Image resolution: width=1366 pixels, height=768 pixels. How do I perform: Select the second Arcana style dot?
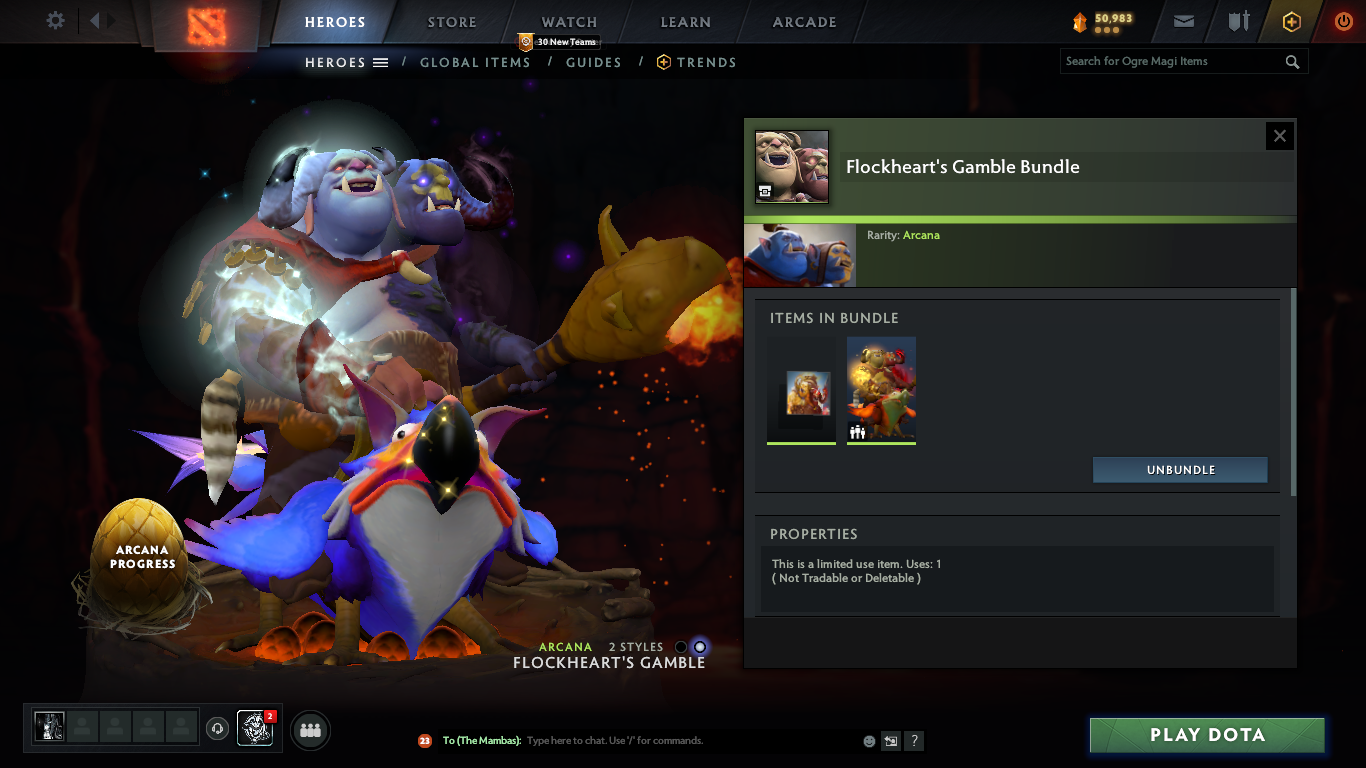pyautogui.click(x=702, y=648)
